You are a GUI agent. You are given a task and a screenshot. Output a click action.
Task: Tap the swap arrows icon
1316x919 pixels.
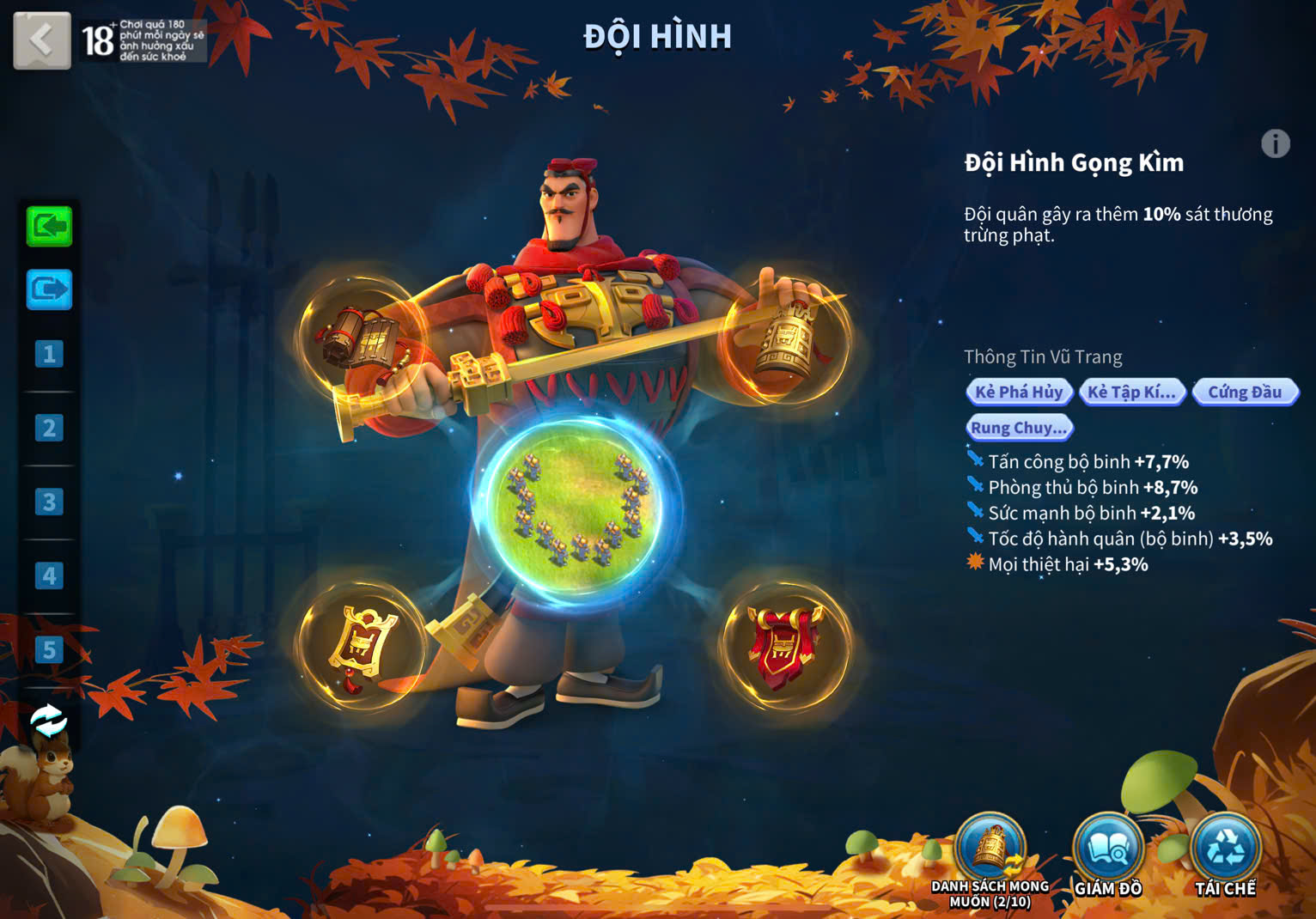pos(48,721)
